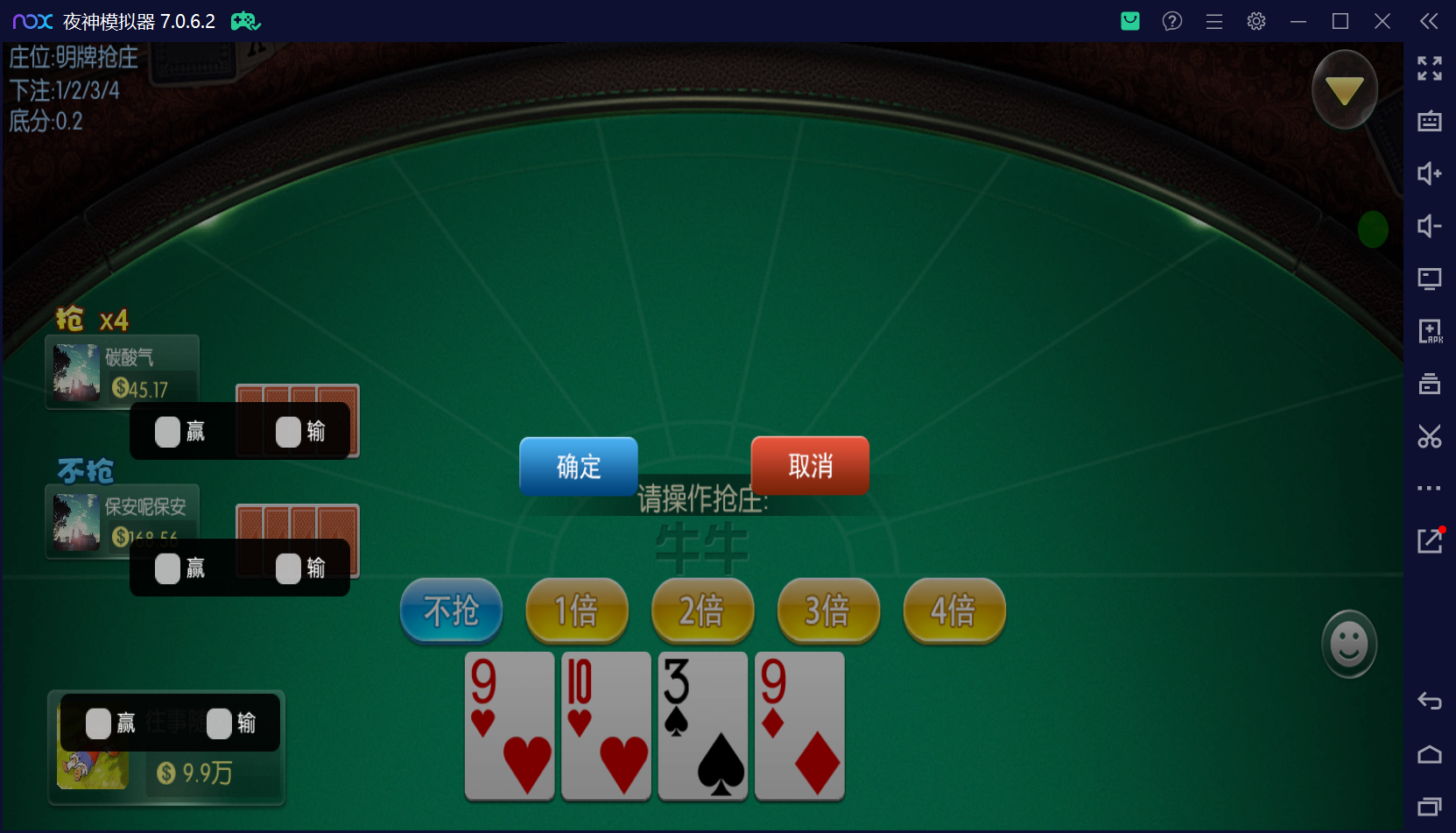
Task: Increase the emulator volume
Action: [1429, 174]
